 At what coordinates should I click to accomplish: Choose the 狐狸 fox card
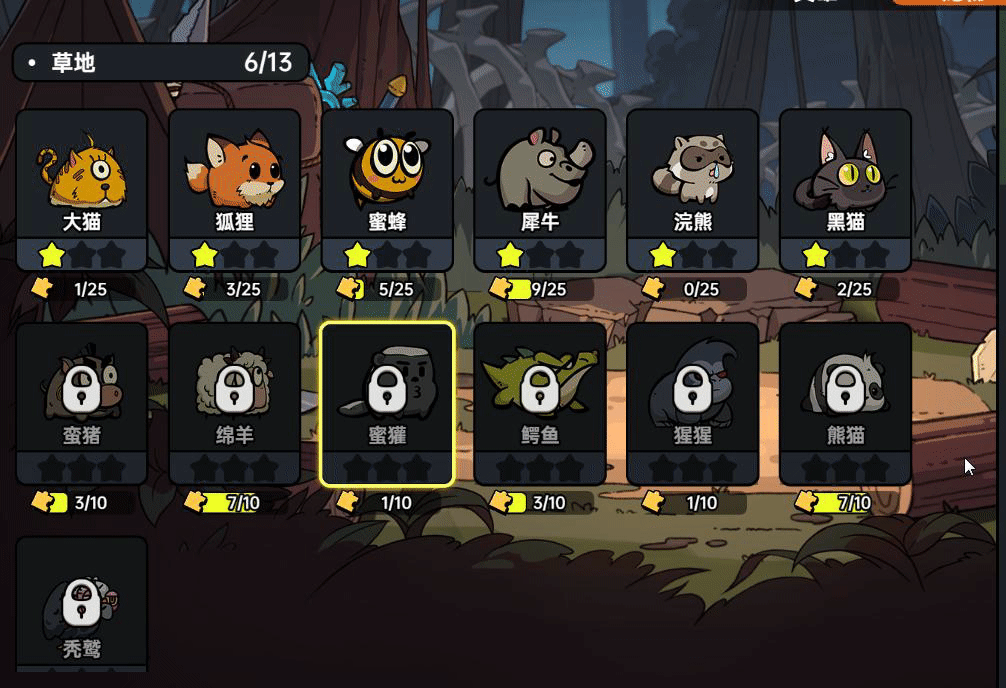click(234, 189)
